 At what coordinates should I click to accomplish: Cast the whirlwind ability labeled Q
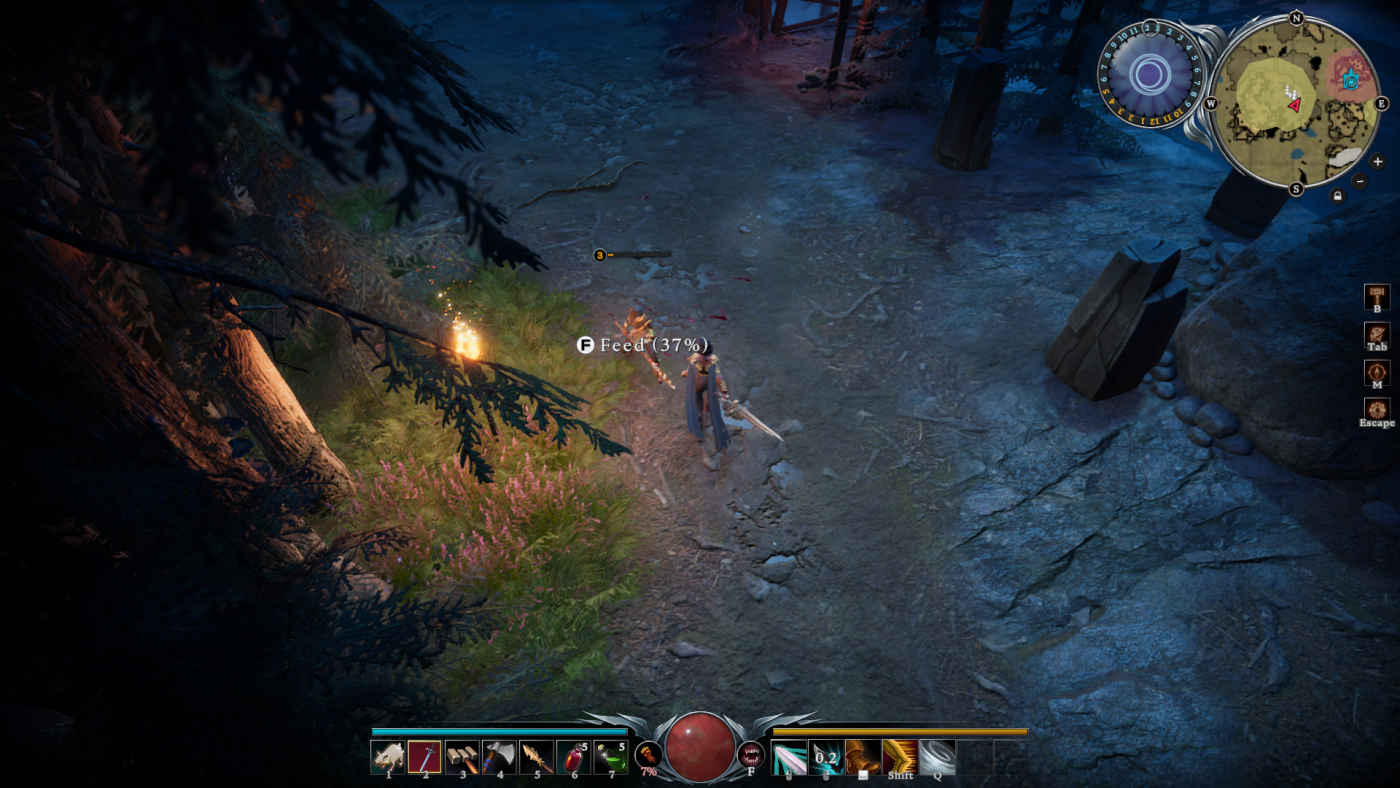937,757
